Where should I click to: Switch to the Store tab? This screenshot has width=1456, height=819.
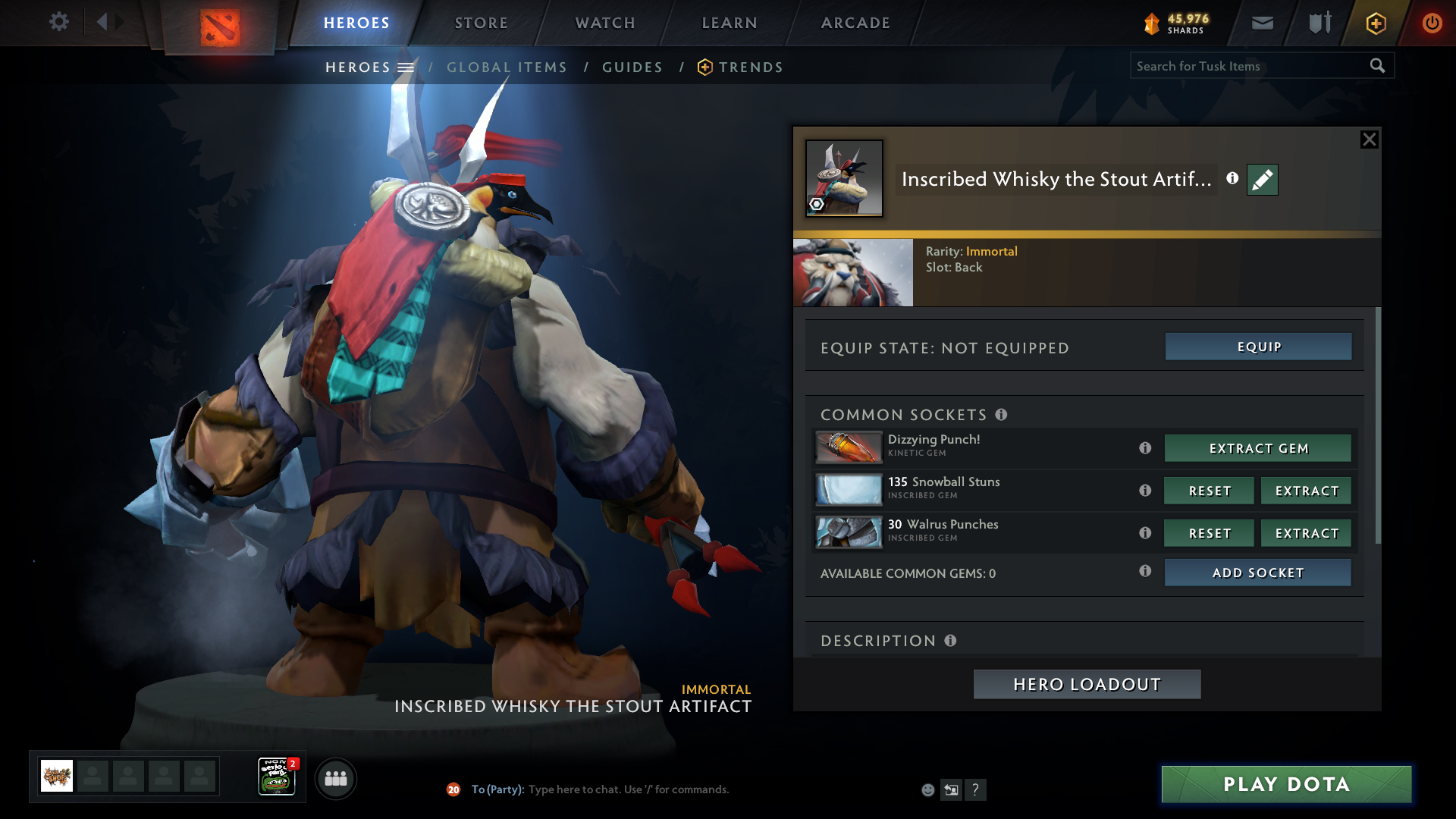[x=482, y=23]
